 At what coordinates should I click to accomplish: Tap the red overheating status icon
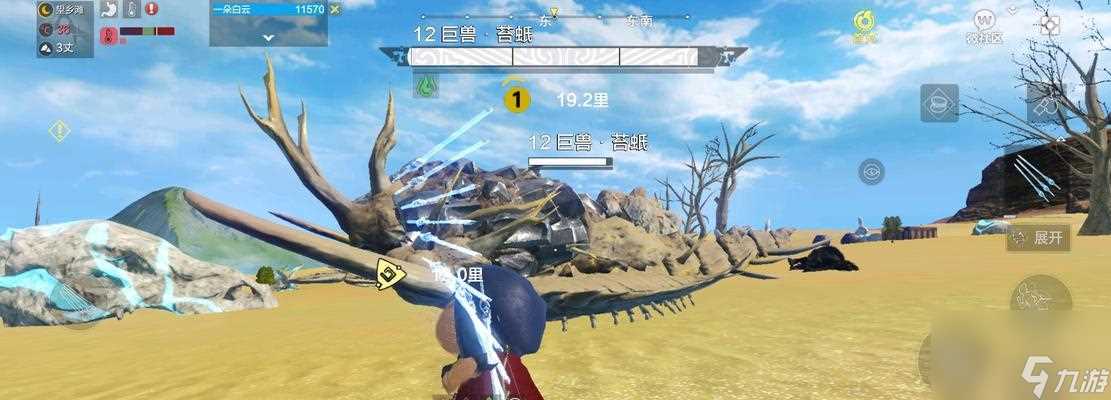(x=108, y=36)
